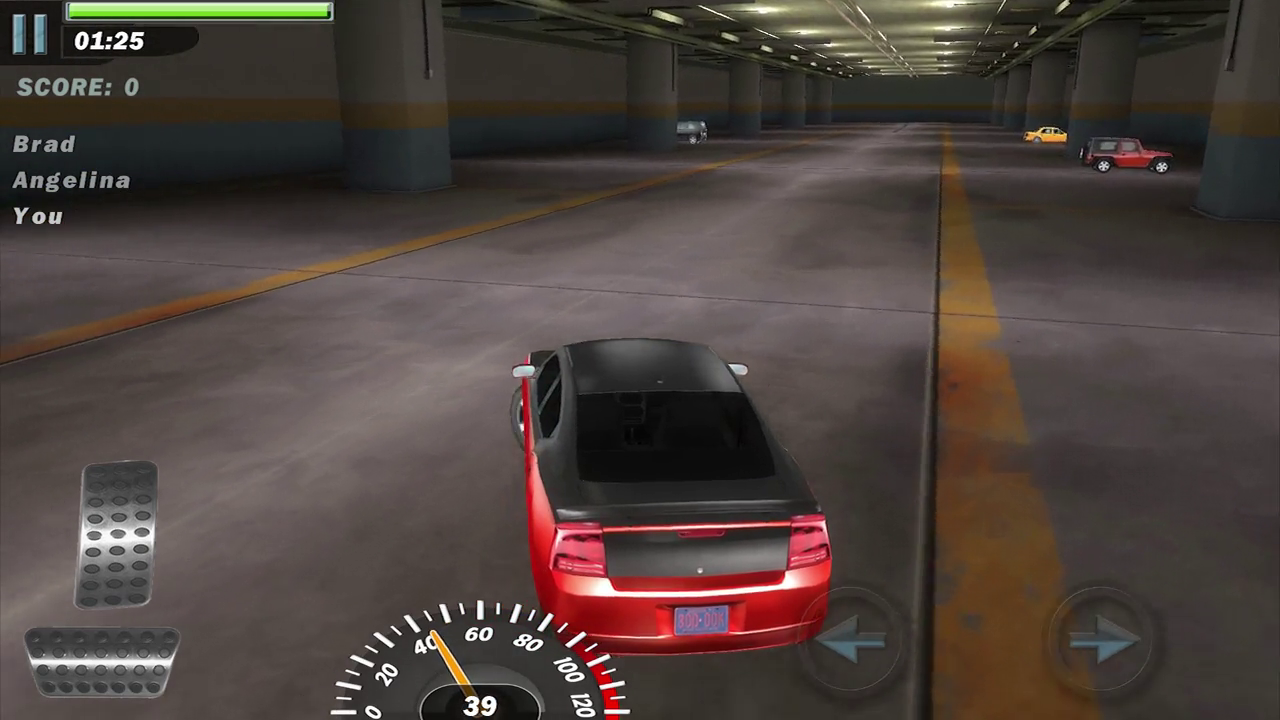Tap the right steering arrow
The image size is (1280, 720).
(x=1105, y=640)
